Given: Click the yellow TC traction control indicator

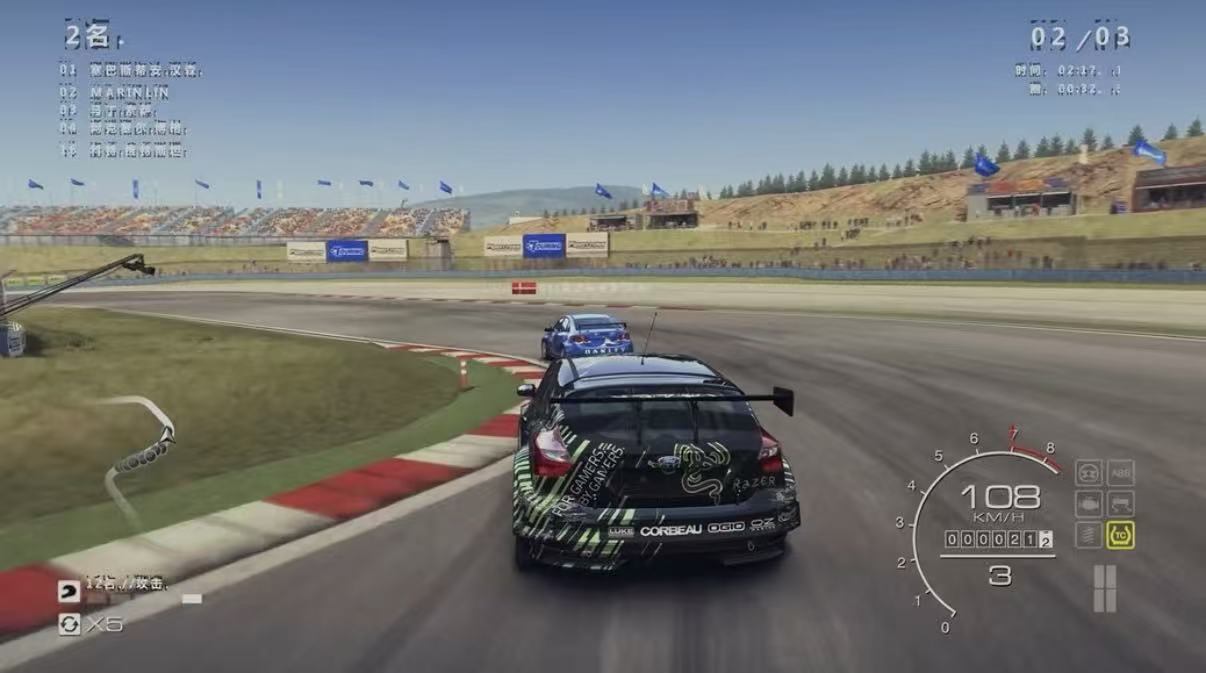Looking at the screenshot, I should 1120,535.
